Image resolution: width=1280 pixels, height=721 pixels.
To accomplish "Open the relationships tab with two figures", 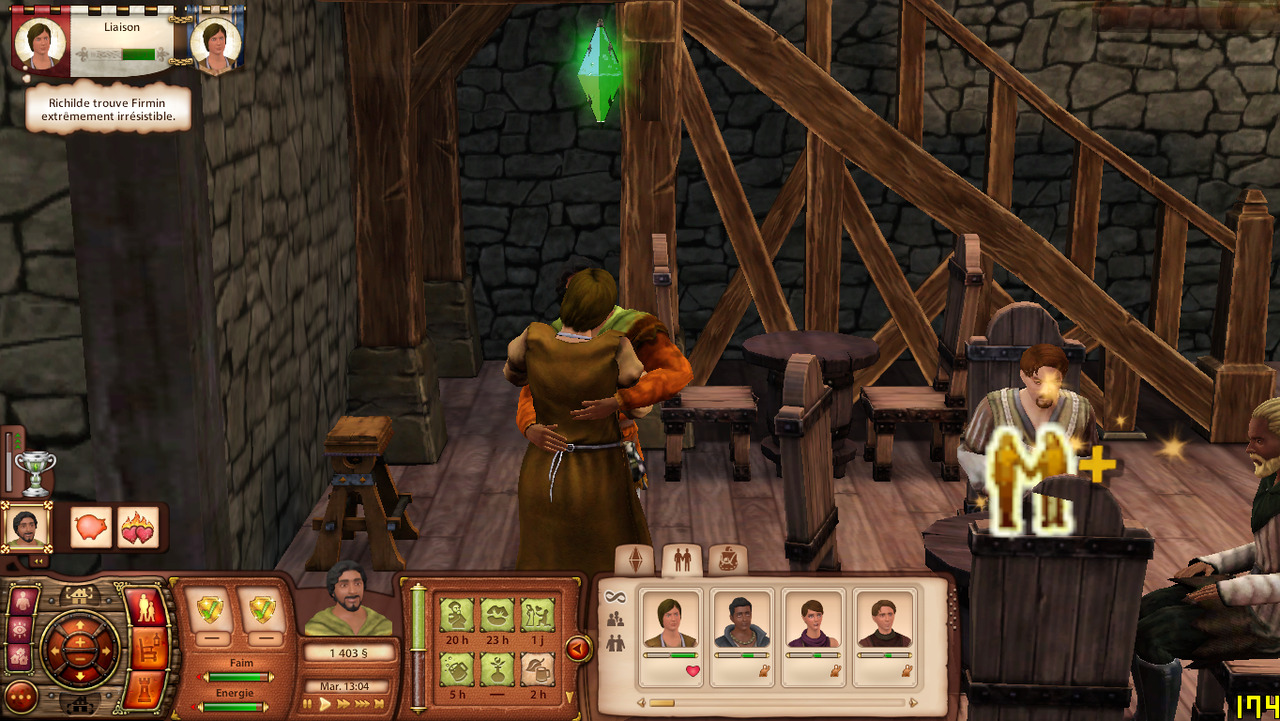I will pos(682,560).
